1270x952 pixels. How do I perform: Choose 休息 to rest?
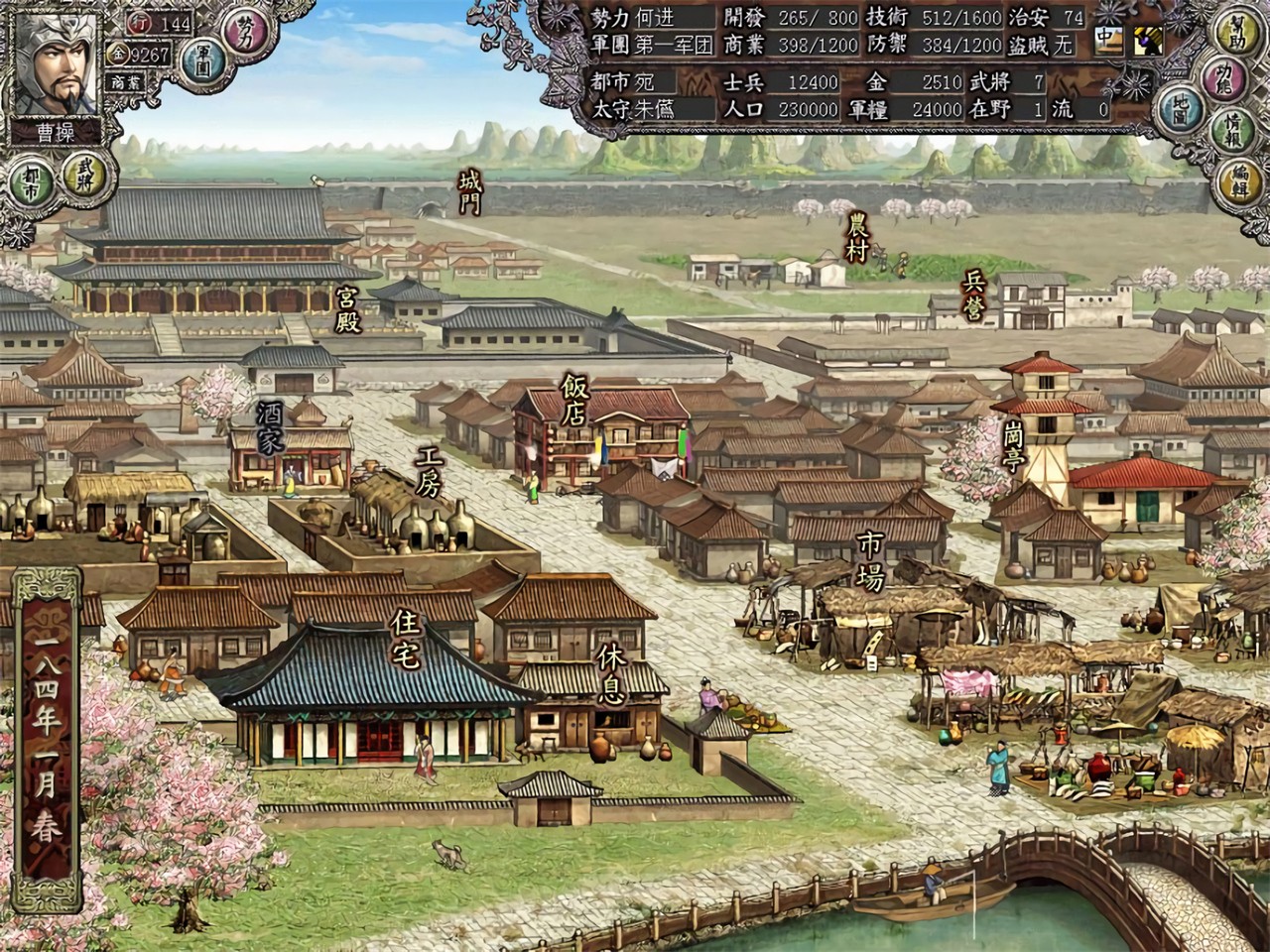pyautogui.click(x=611, y=673)
